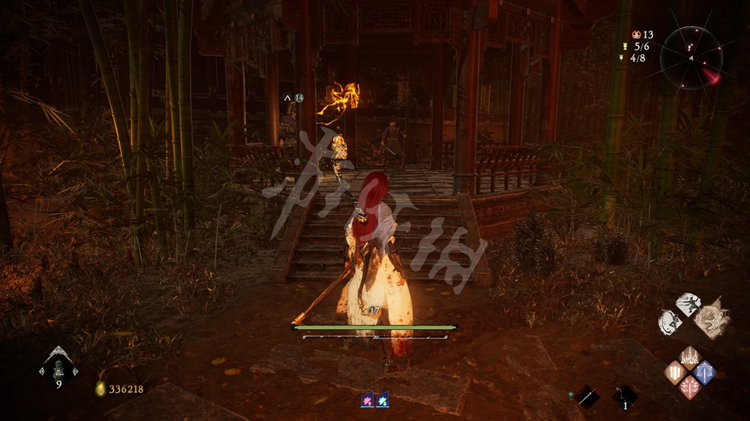The width and height of the screenshot is (750, 421).
Task: Use the item slot showing count 1
Action: [x=626, y=396]
